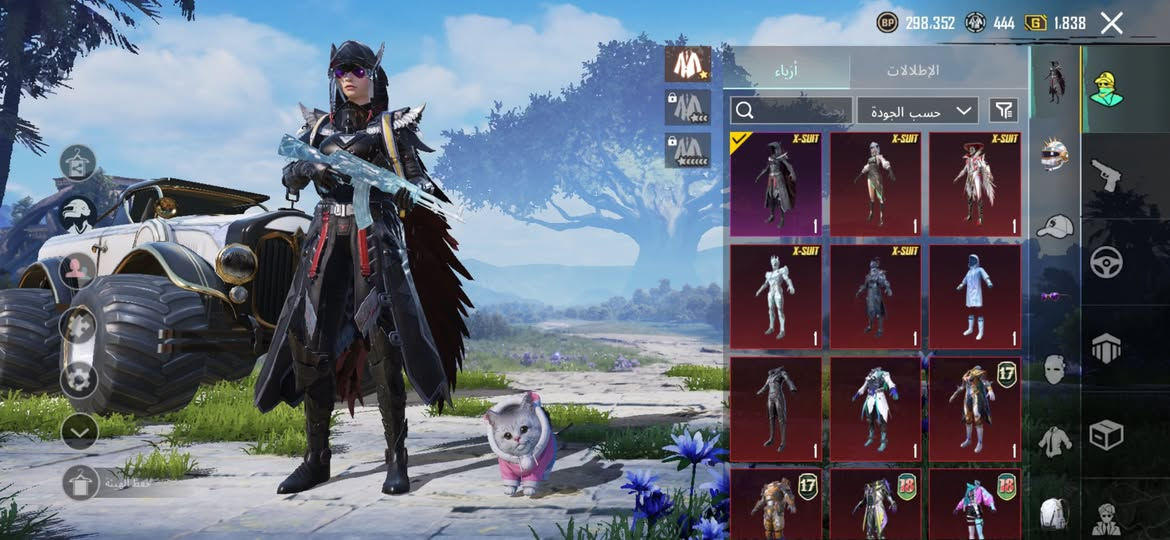The height and width of the screenshot is (540, 1170).
Task: Collapse the side icons with chevron button
Action: (x=78, y=431)
